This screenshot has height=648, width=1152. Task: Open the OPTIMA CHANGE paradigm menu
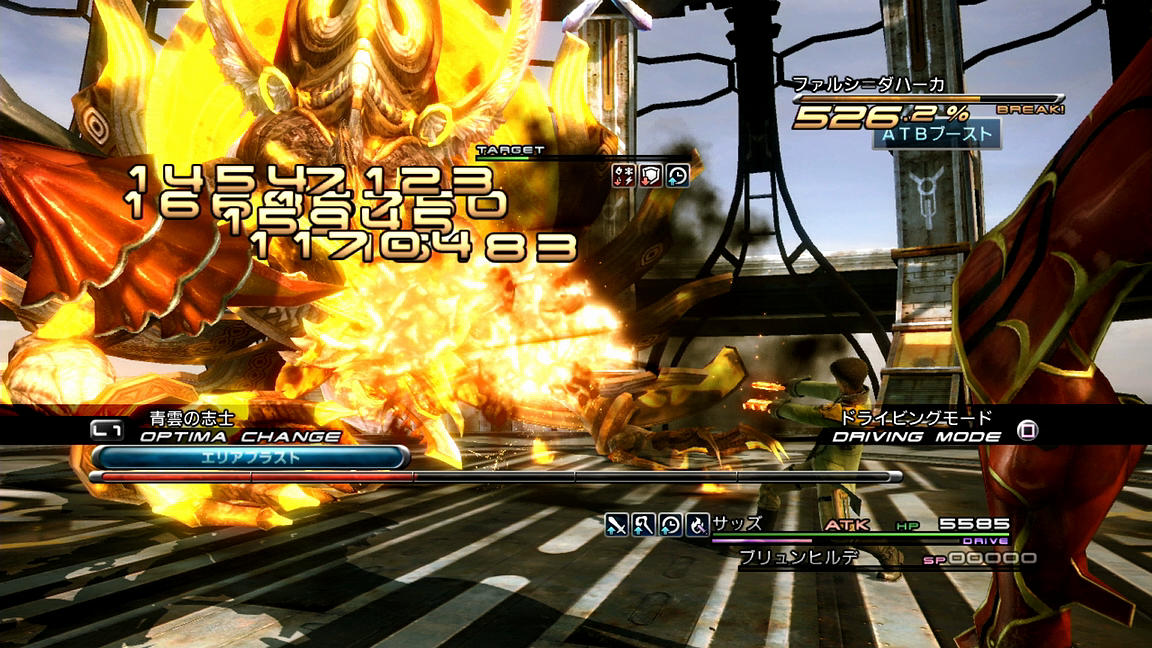(240, 436)
